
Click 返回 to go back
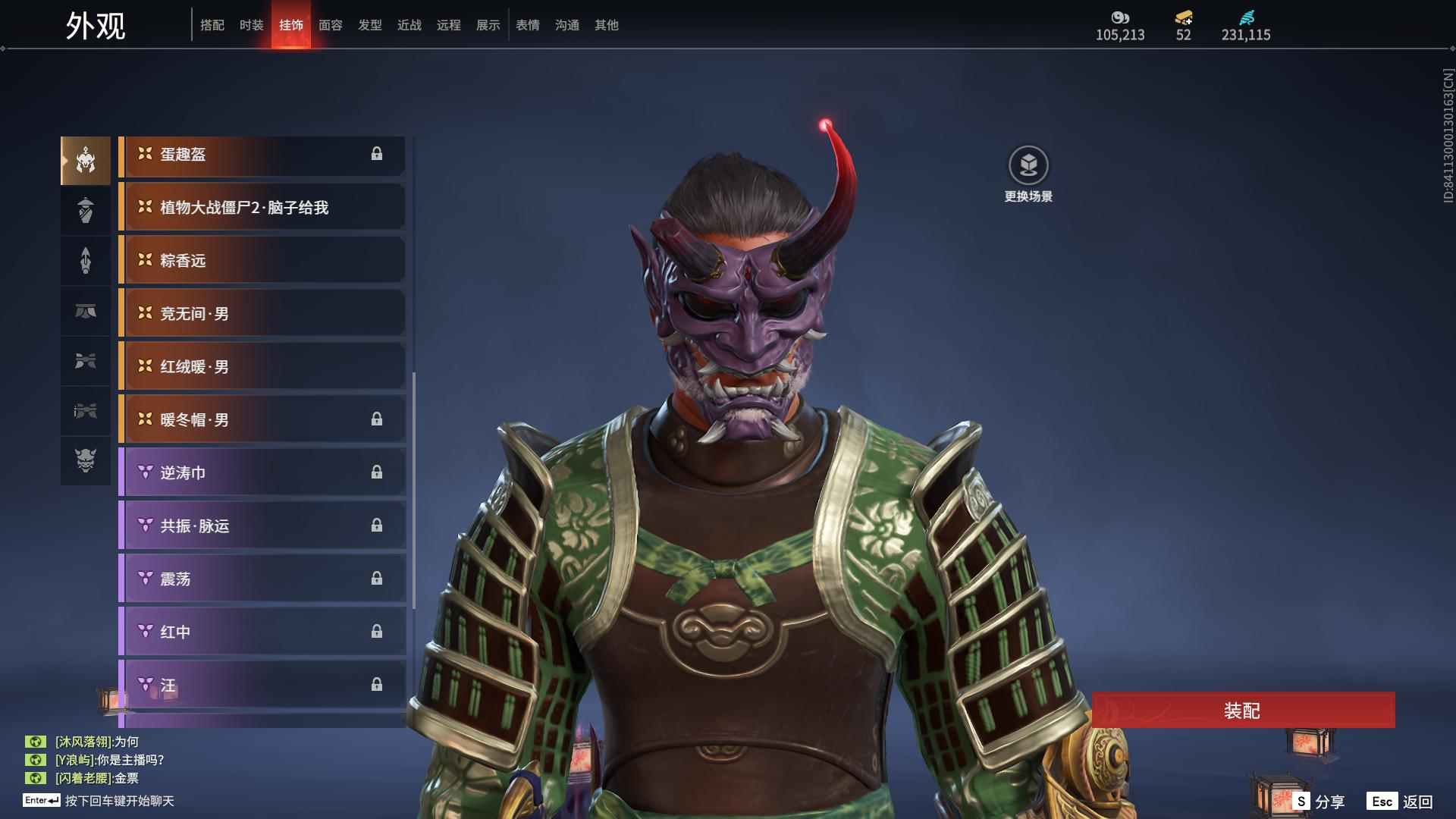(1401, 802)
